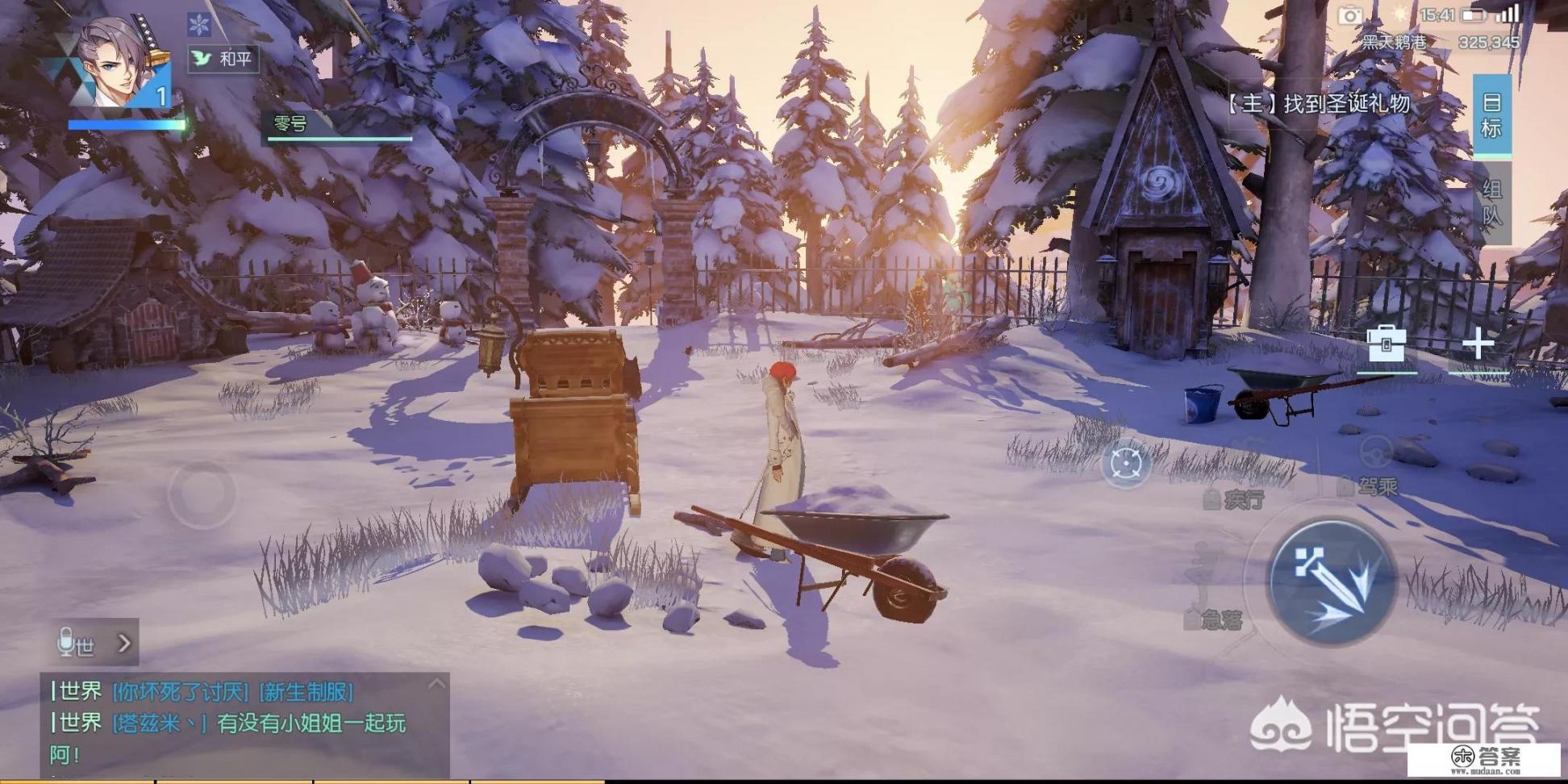Viewport: 1568px width, 784px height.
Task: Collapse the chat box with the up arrow
Action: [436, 684]
